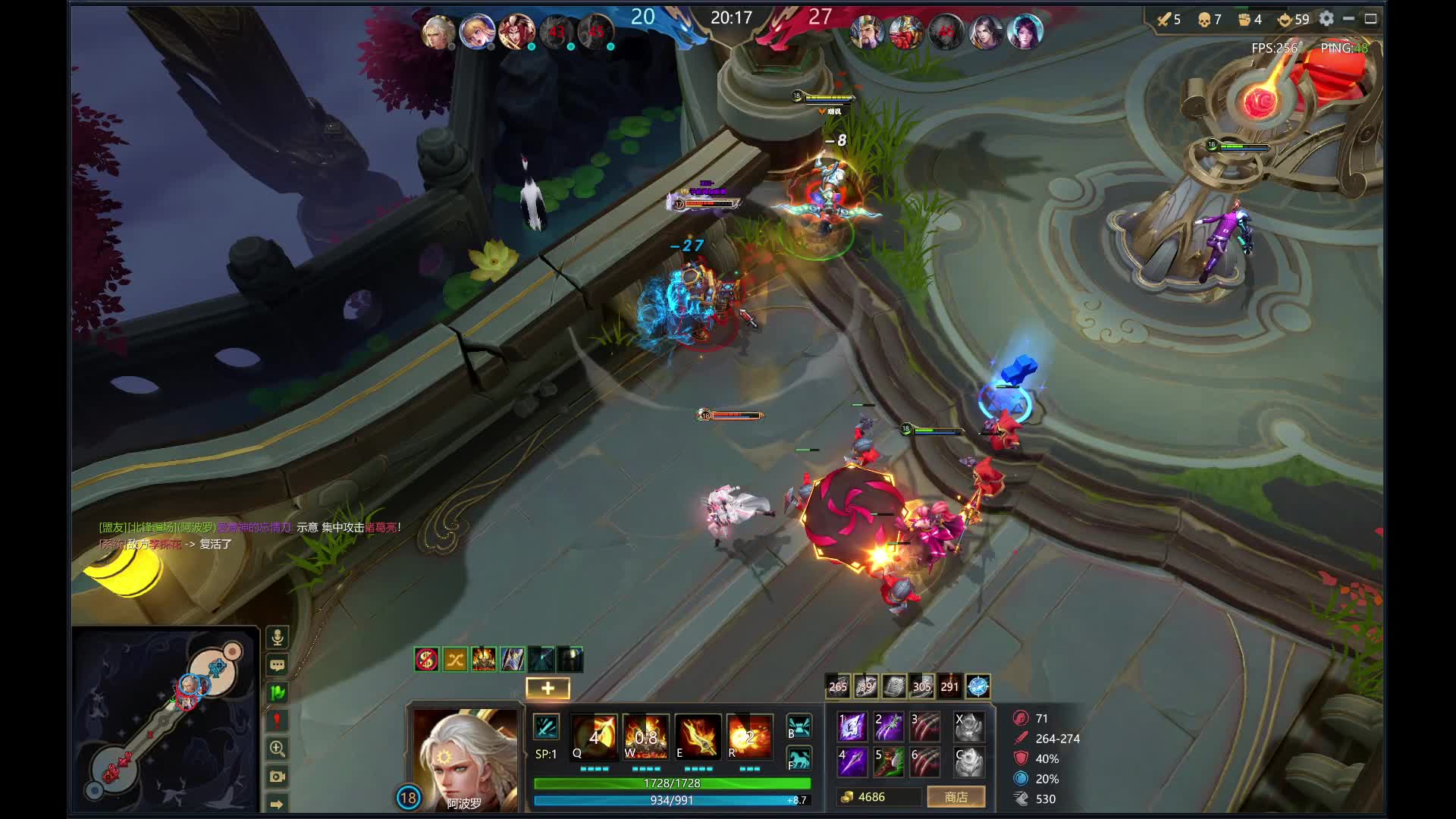
Task: Select the green flag signal button
Action: point(278,692)
